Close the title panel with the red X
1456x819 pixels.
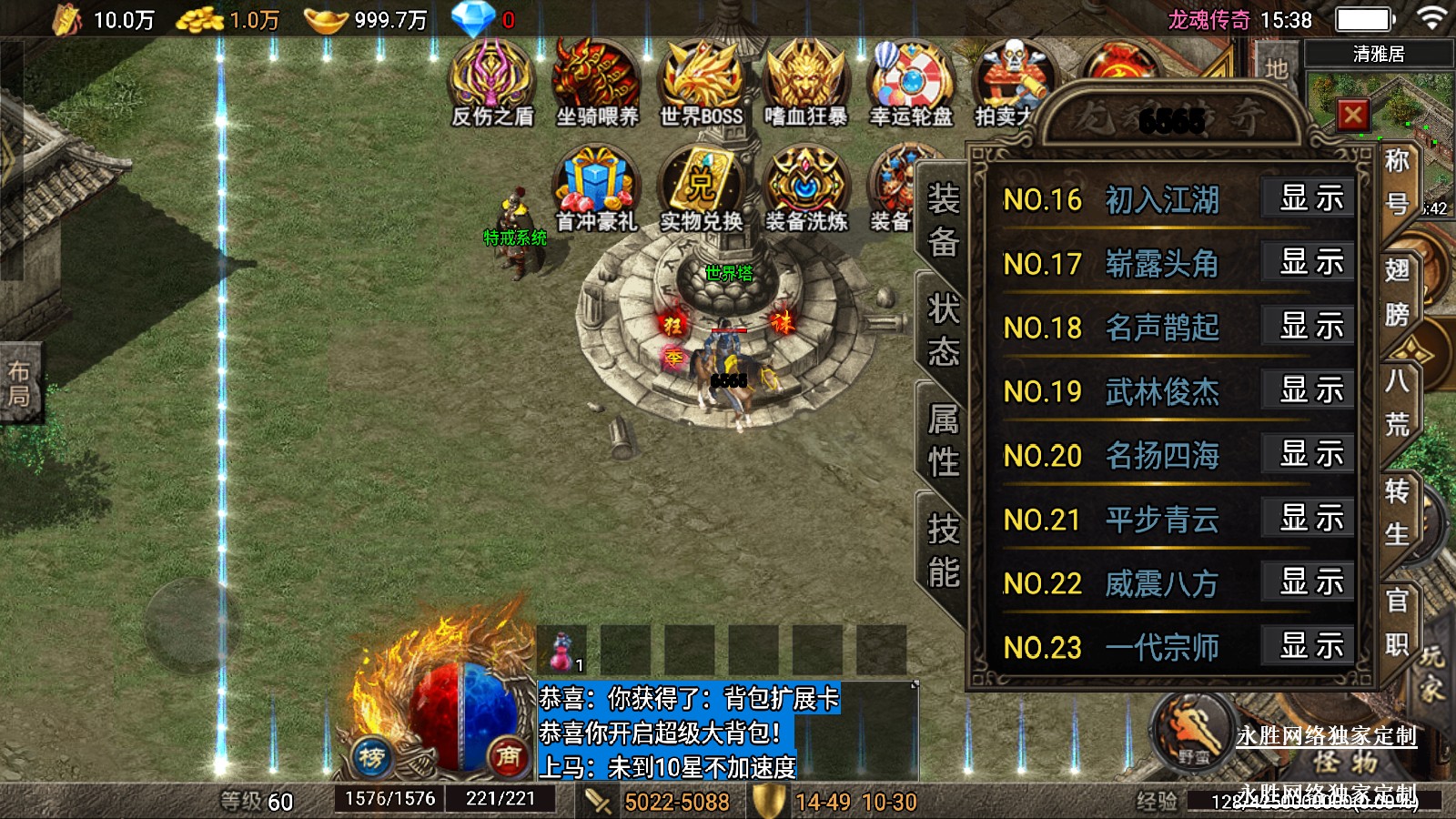[x=1352, y=116]
